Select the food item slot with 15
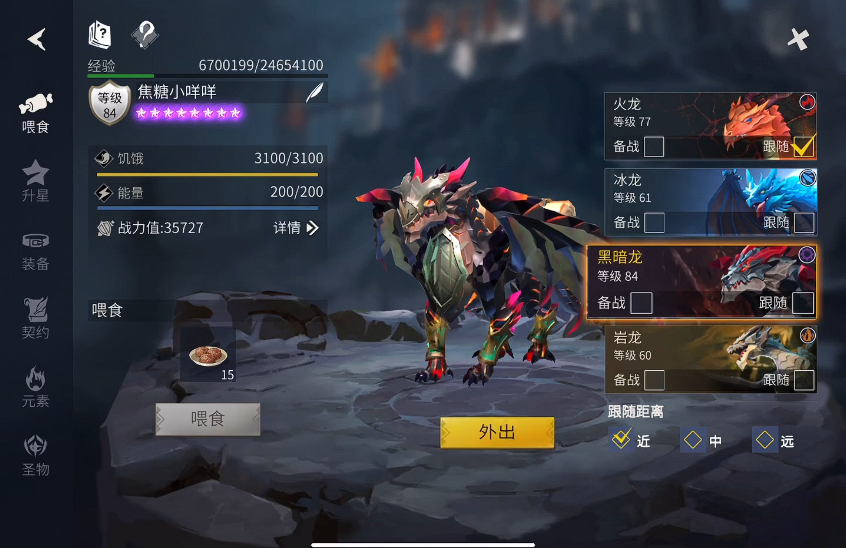This screenshot has width=846, height=548. click(x=208, y=355)
